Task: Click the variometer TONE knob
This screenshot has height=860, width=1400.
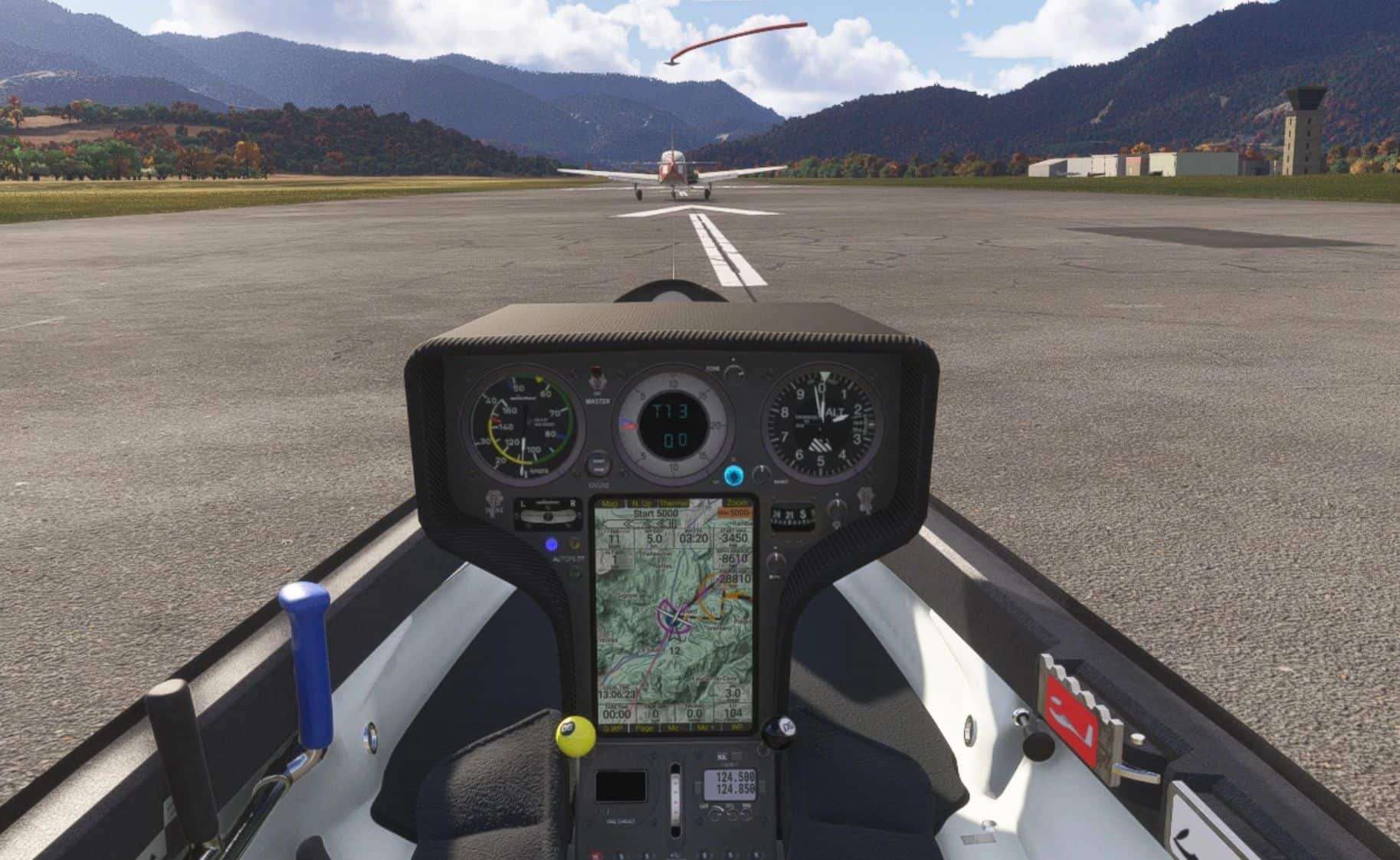Action: [x=735, y=372]
